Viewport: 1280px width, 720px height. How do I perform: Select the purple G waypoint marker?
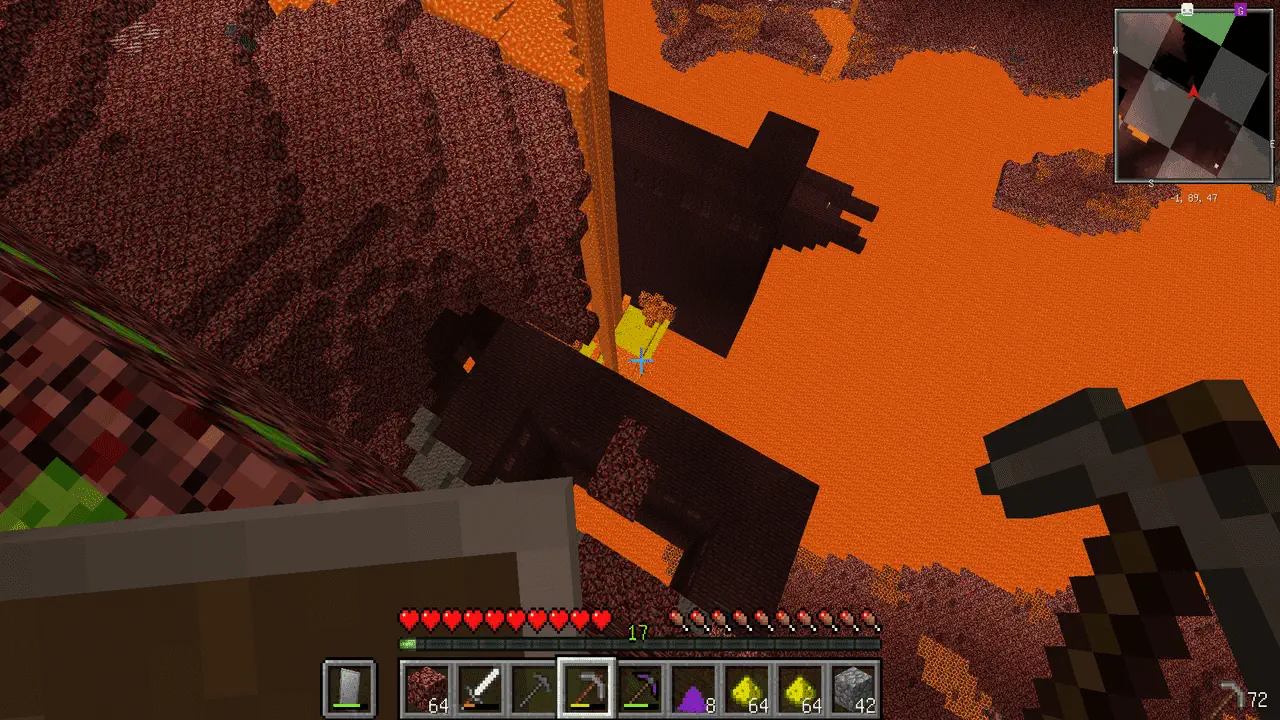pyautogui.click(x=1240, y=10)
